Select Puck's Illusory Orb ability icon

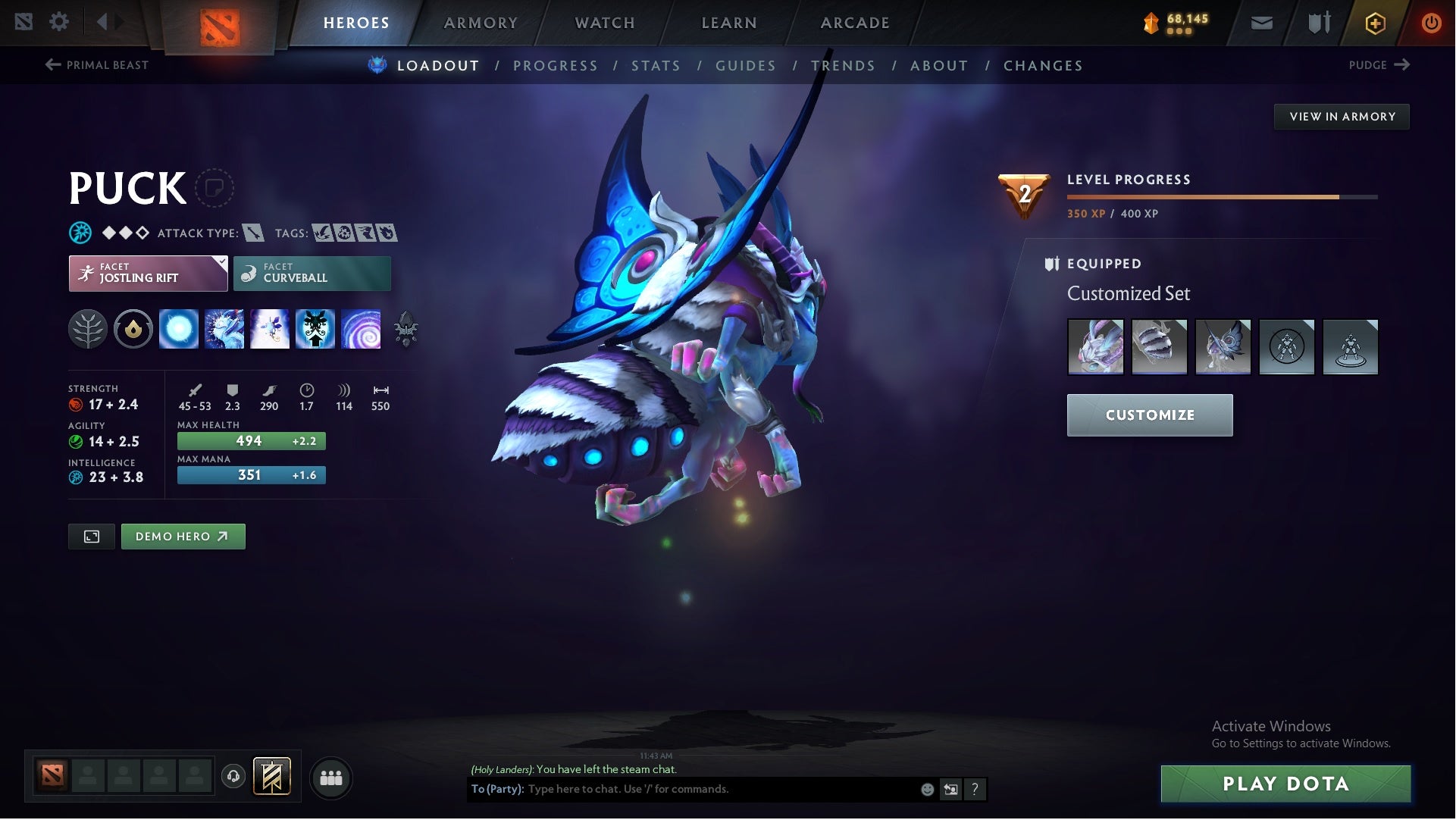click(x=179, y=329)
